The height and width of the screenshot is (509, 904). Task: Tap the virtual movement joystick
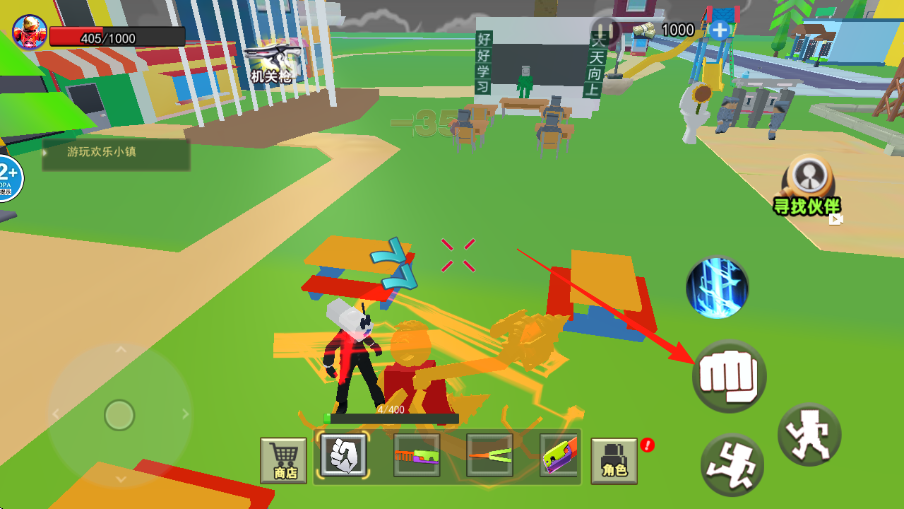120,414
